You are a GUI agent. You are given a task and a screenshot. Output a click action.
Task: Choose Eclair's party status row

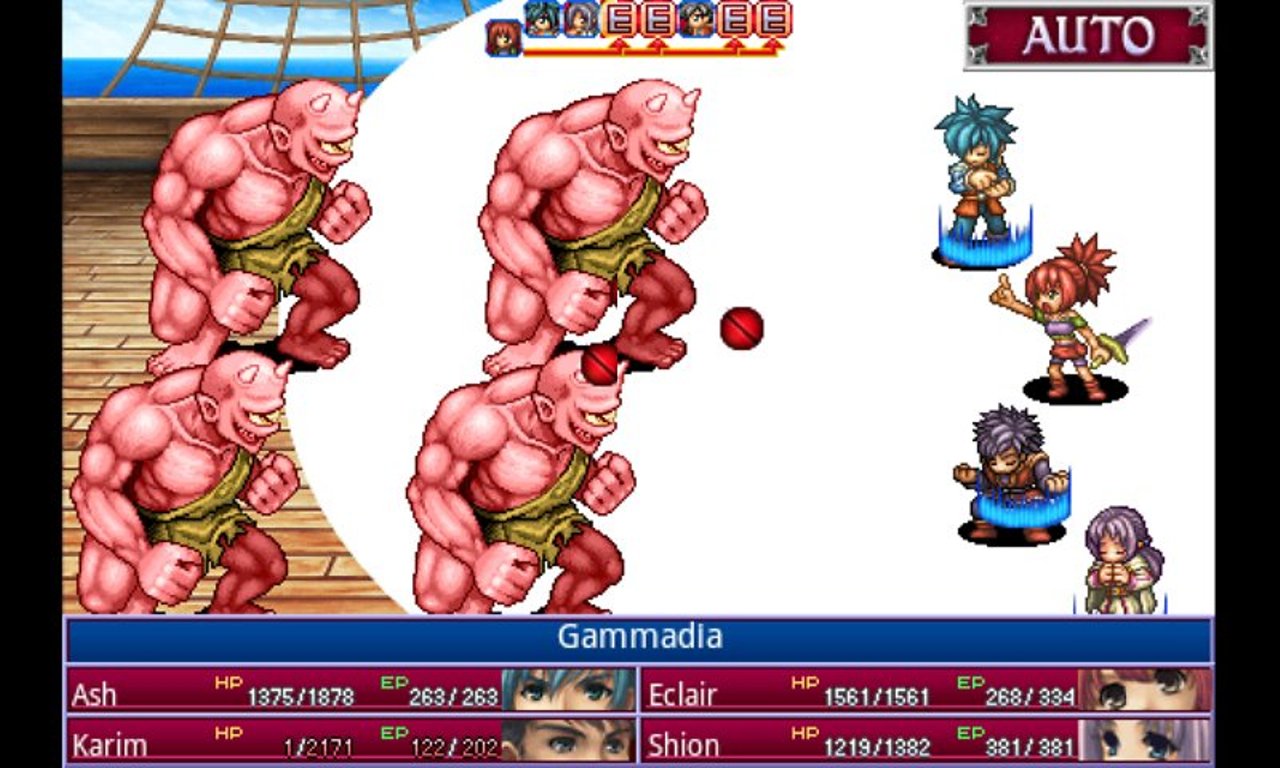click(x=924, y=691)
